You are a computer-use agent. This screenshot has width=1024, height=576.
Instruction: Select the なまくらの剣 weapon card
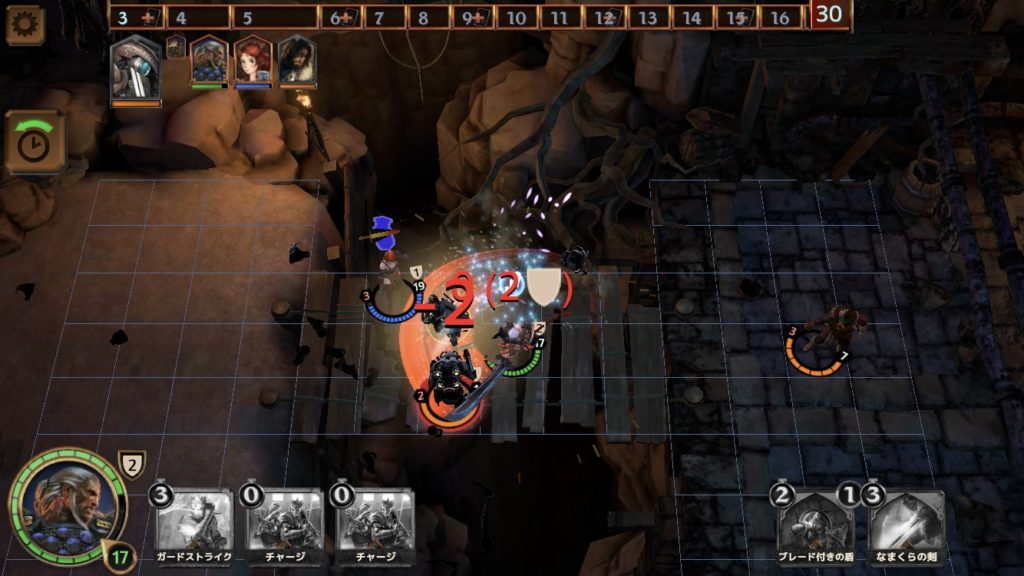[906, 522]
